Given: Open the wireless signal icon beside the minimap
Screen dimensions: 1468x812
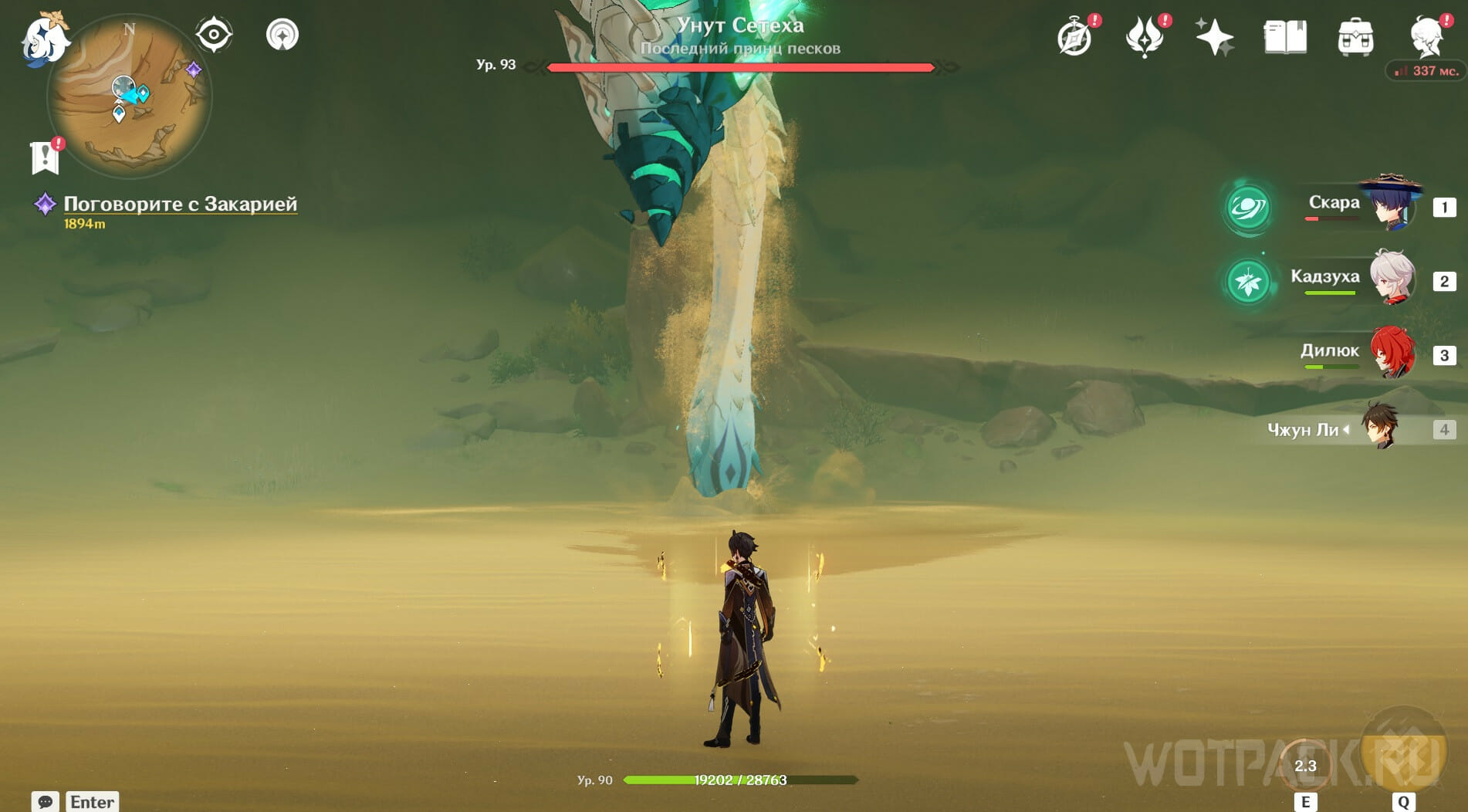Looking at the screenshot, I should (282, 35).
